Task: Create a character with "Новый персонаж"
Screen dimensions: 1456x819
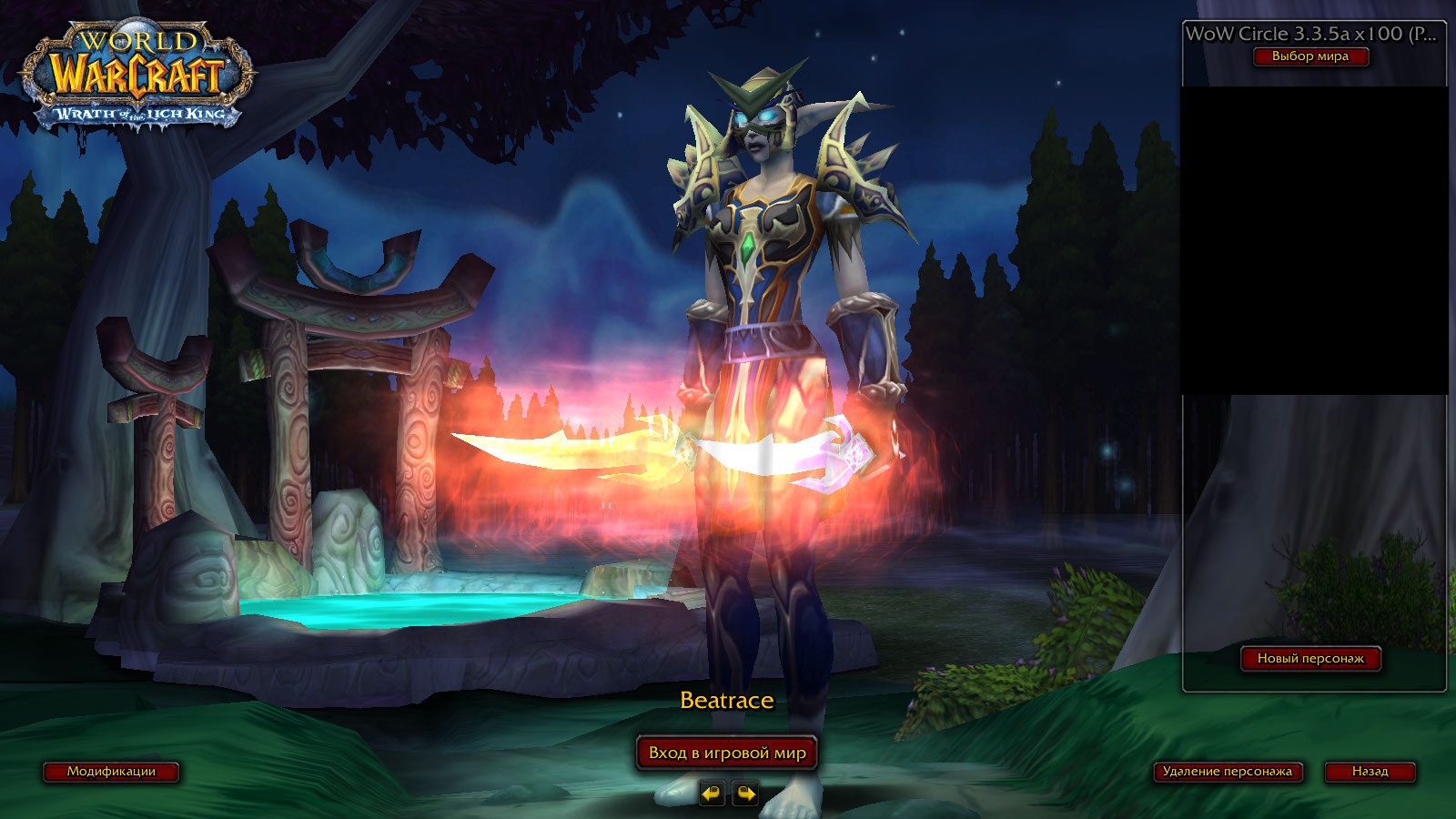Action: coord(1310,659)
